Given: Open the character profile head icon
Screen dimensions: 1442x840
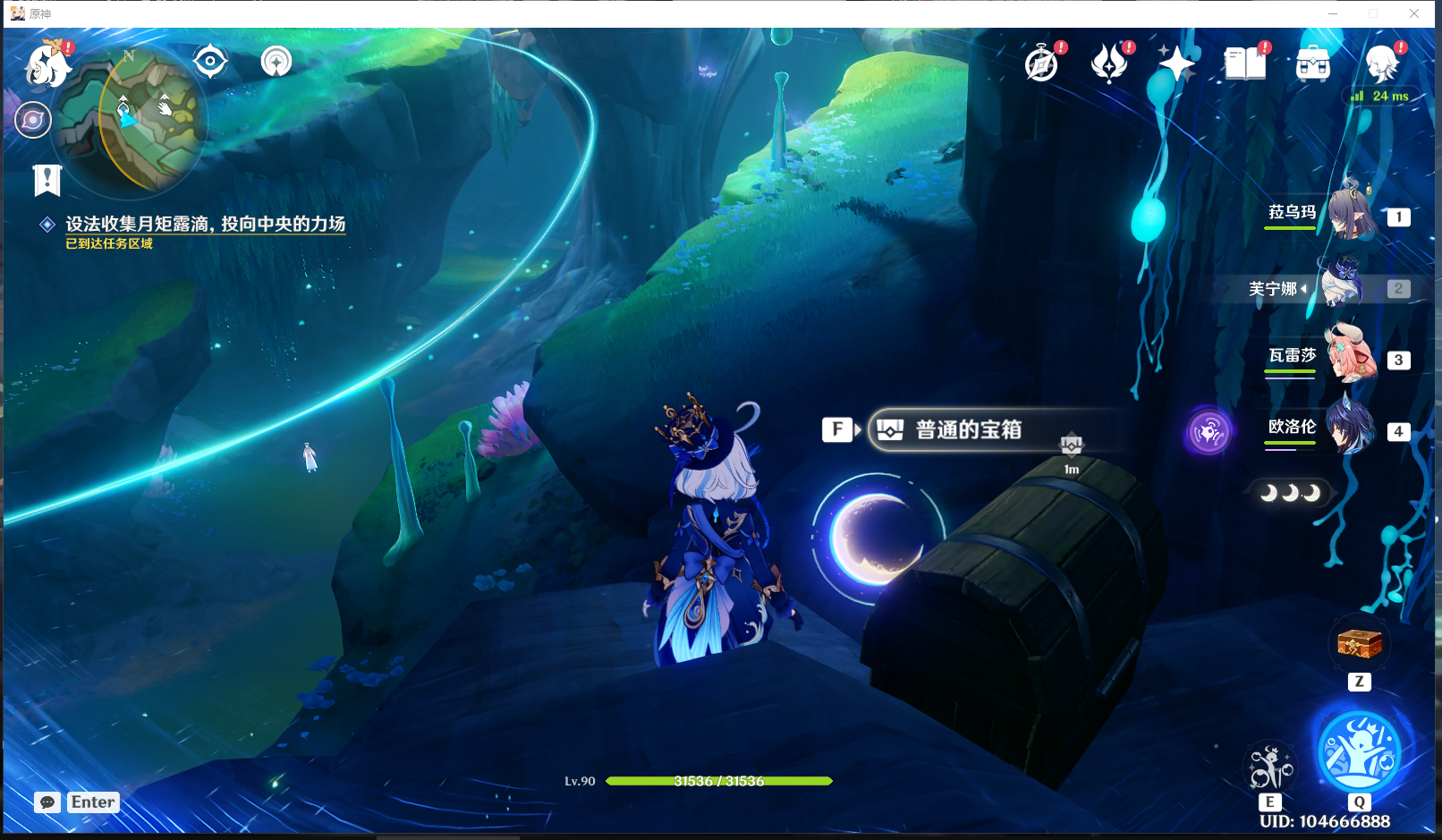Looking at the screenshot, I should pos(1381,64).
